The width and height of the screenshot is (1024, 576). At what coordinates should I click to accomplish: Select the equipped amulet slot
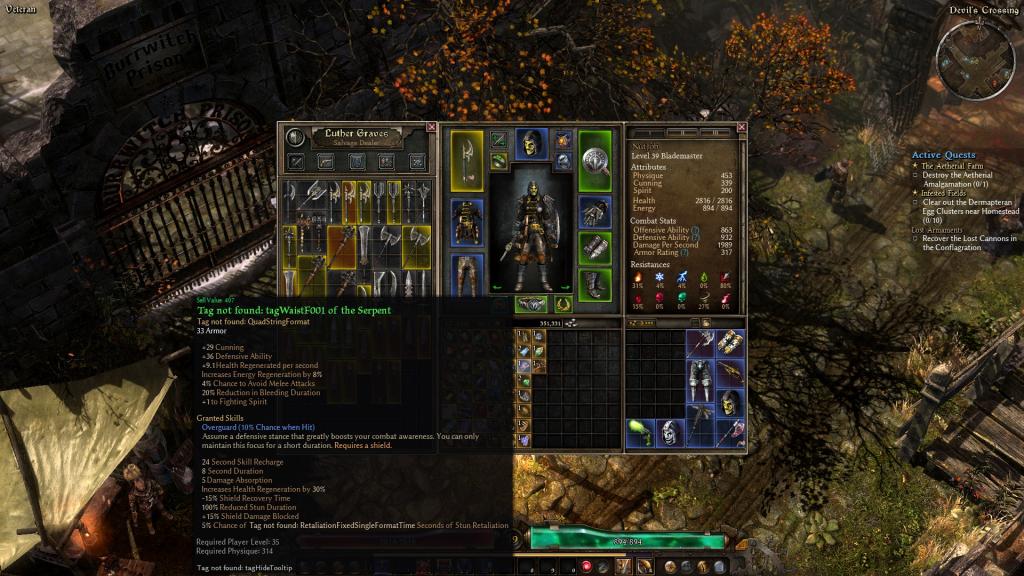564,140
